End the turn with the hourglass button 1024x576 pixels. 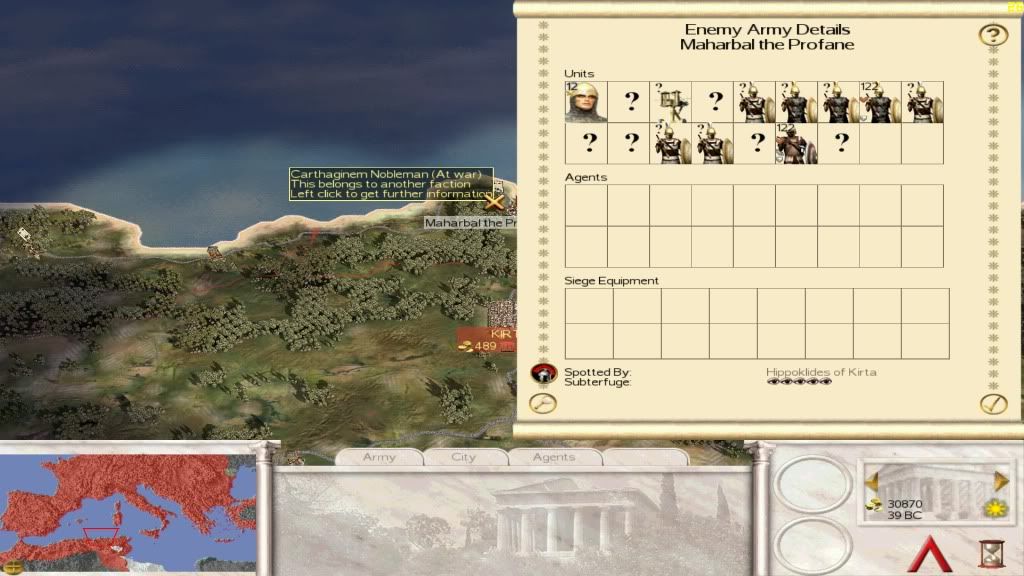993,553
